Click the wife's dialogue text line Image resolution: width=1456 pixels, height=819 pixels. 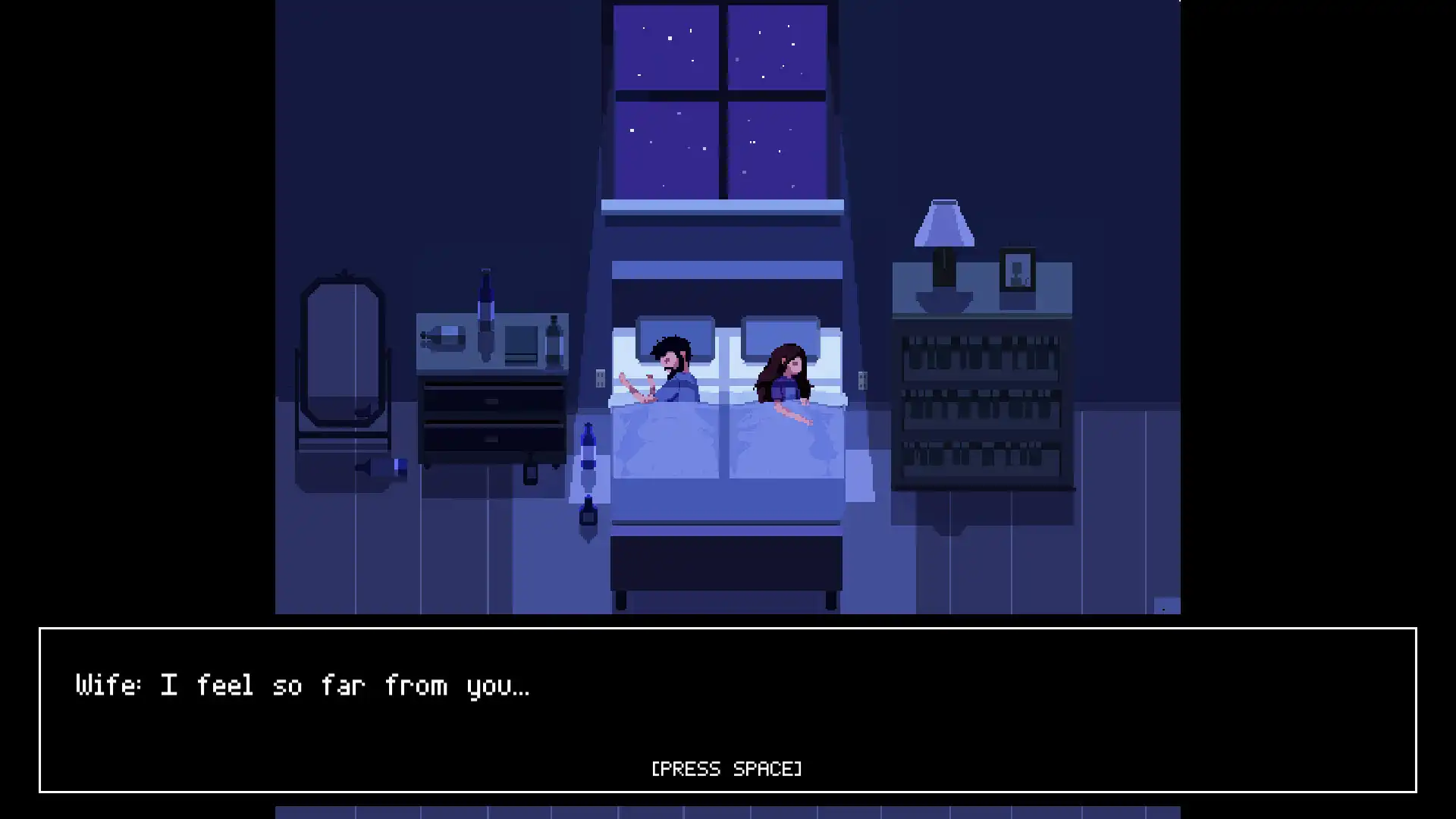303,686
